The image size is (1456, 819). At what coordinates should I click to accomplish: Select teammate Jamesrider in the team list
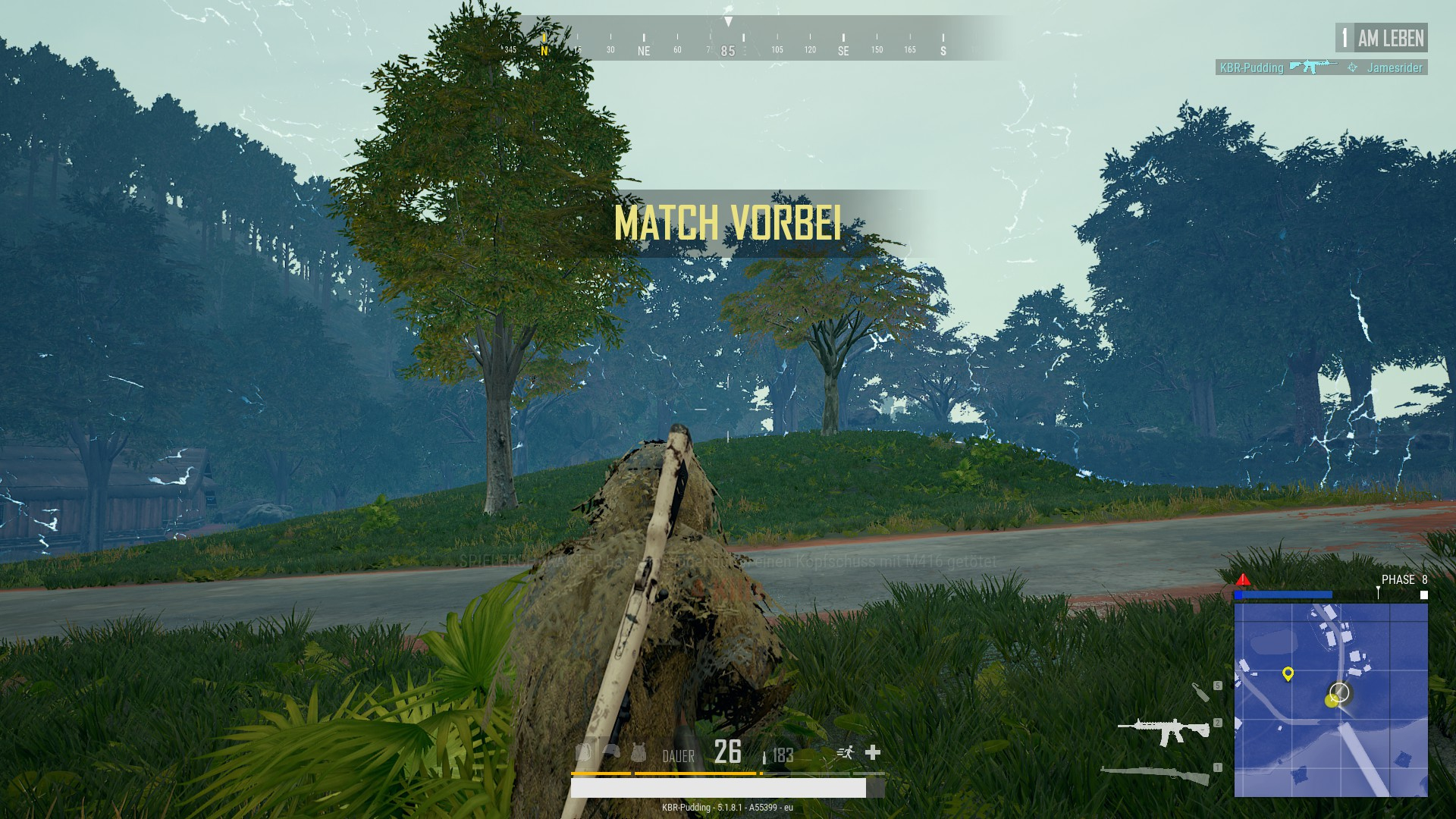[1394, 67]
